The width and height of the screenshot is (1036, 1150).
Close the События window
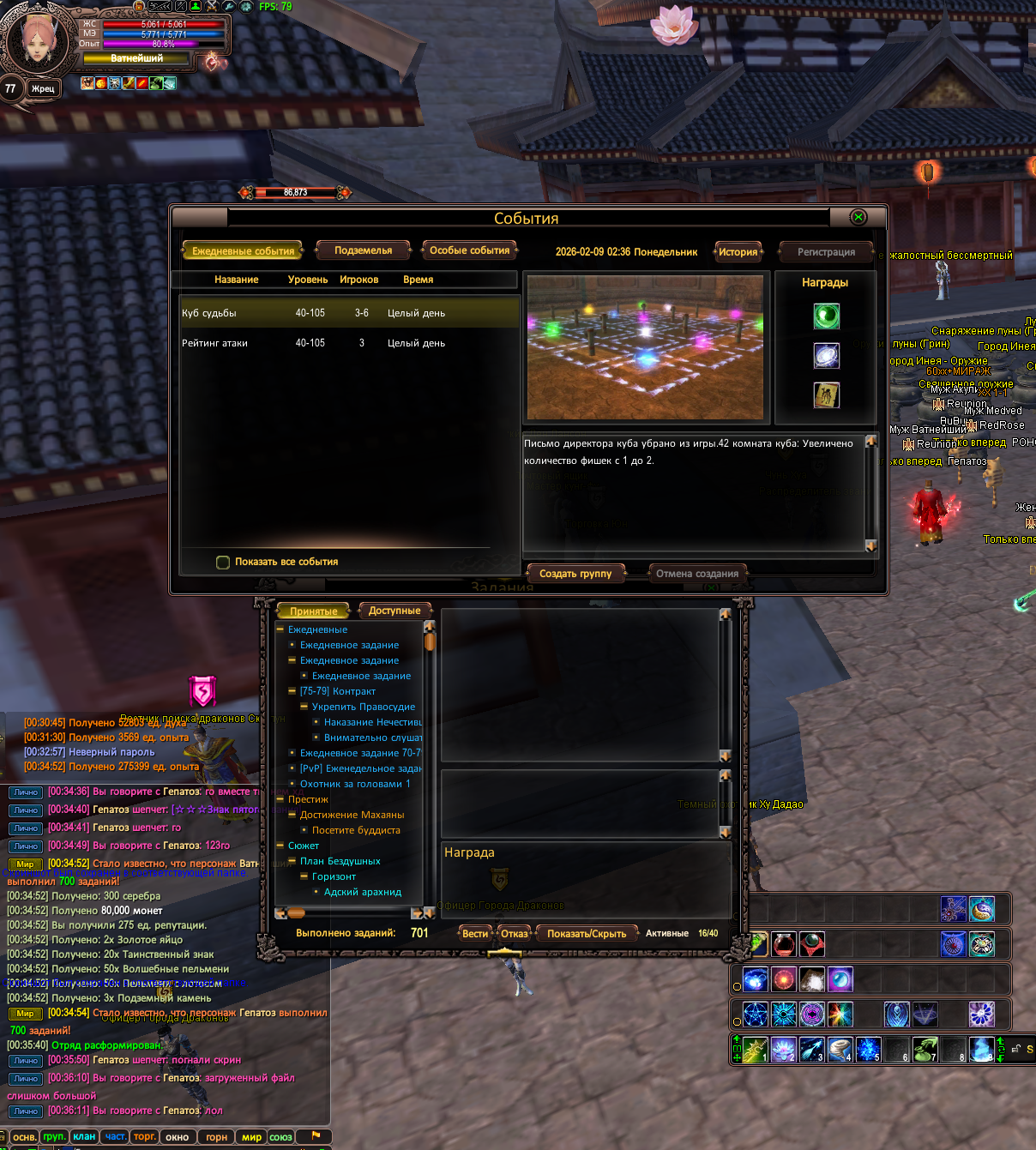pos(858,218)
